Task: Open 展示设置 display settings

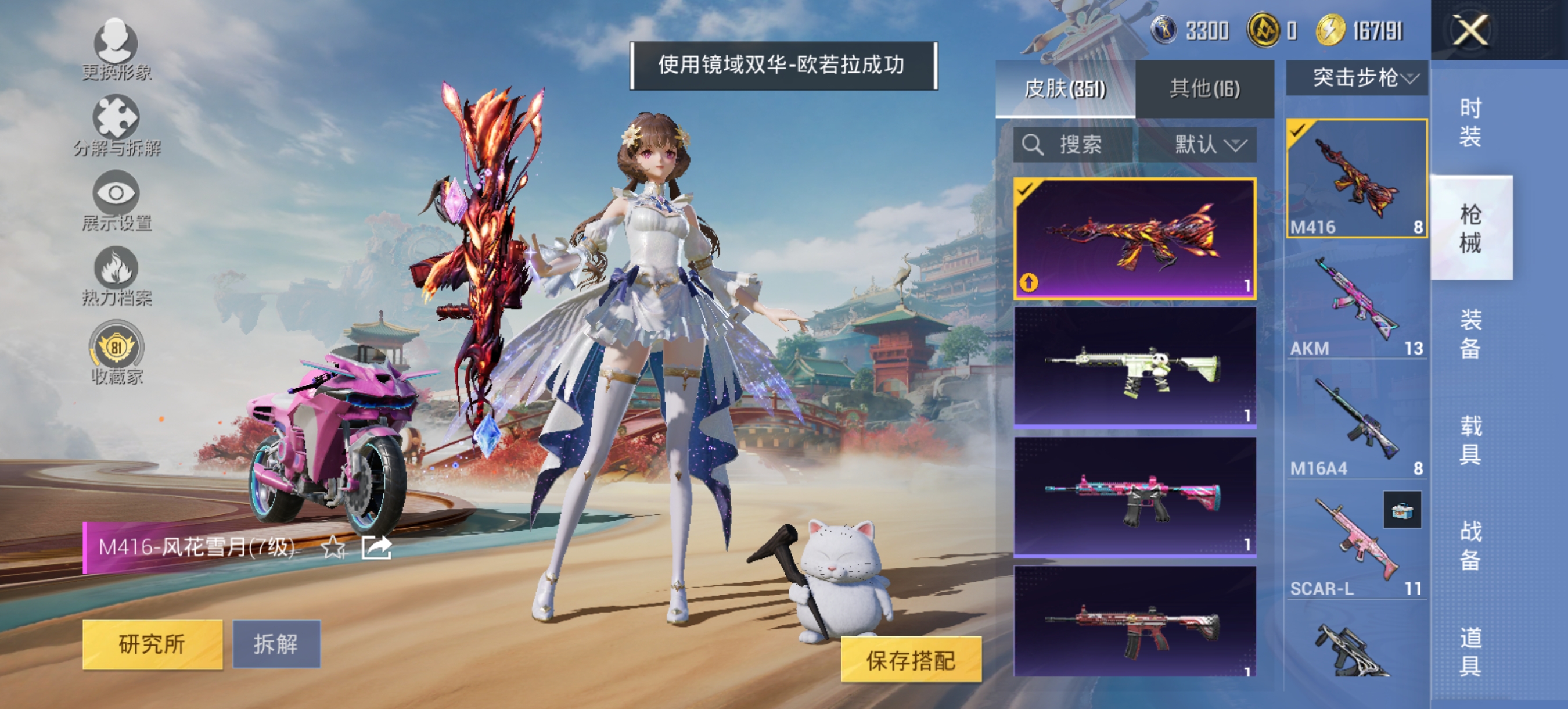Action: (117, 195)
